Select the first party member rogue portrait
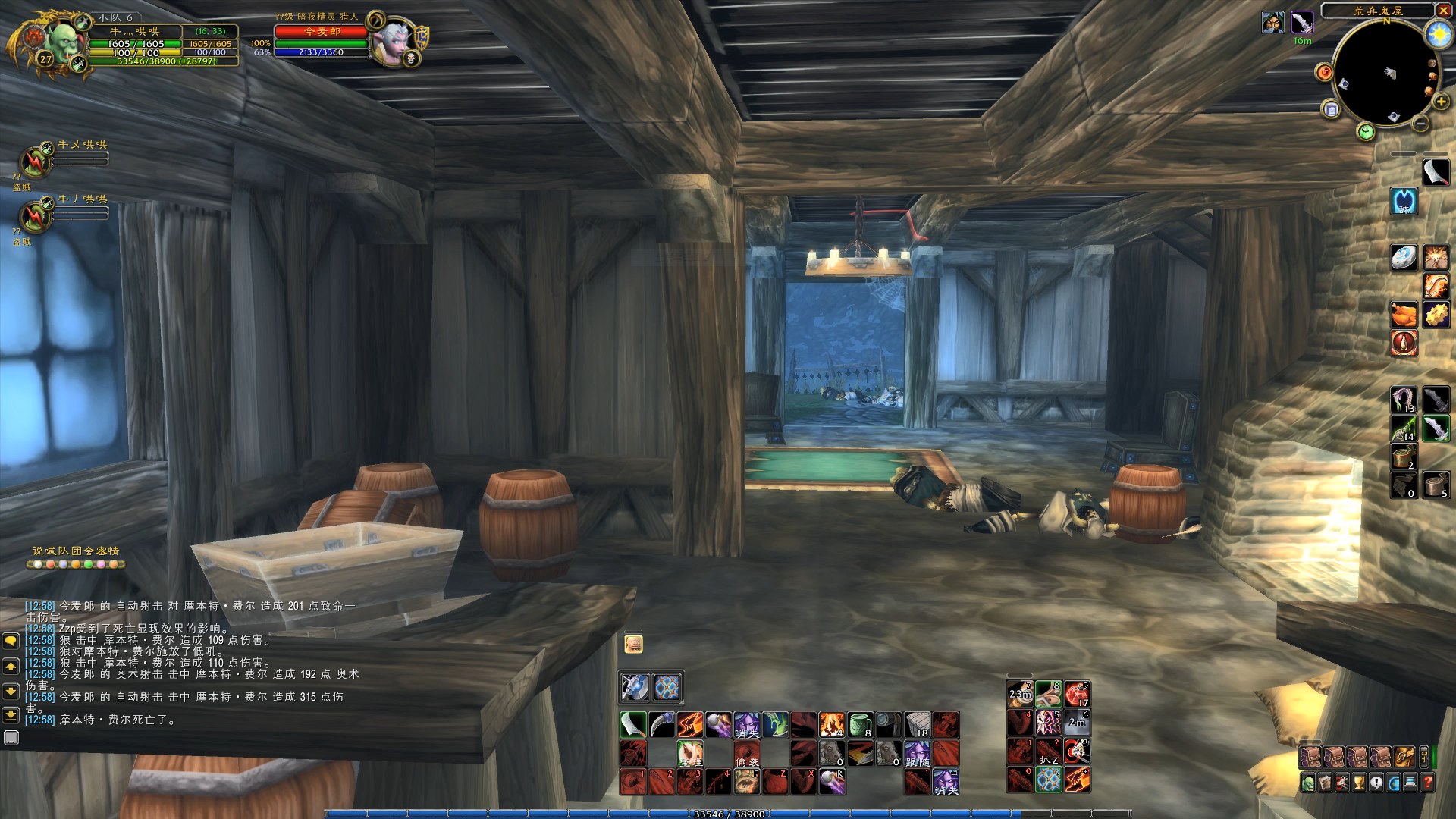The height and width of the screenshot is (819, 1456). pyautogui.click(x=35, y=161)
